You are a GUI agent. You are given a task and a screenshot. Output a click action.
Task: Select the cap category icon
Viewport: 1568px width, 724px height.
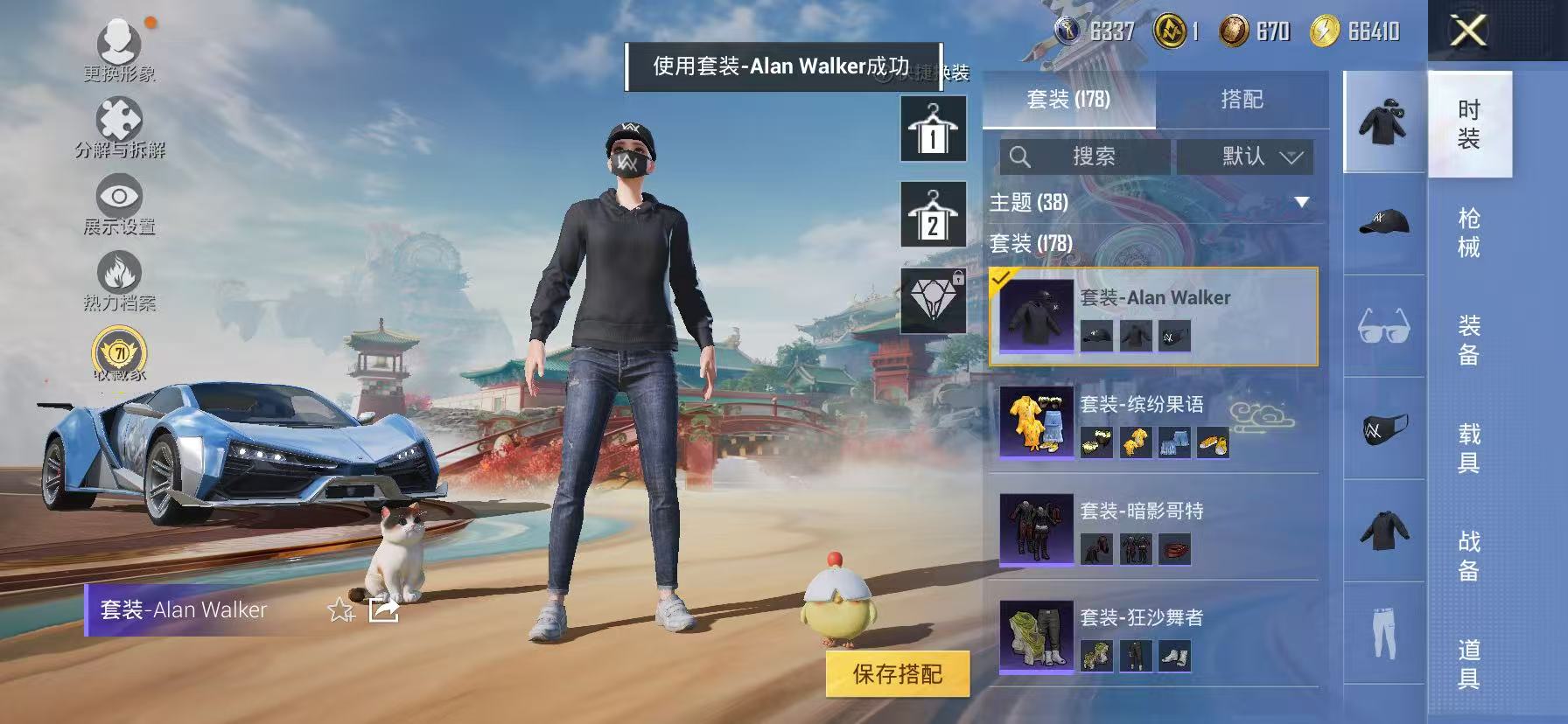[1385, 222]
